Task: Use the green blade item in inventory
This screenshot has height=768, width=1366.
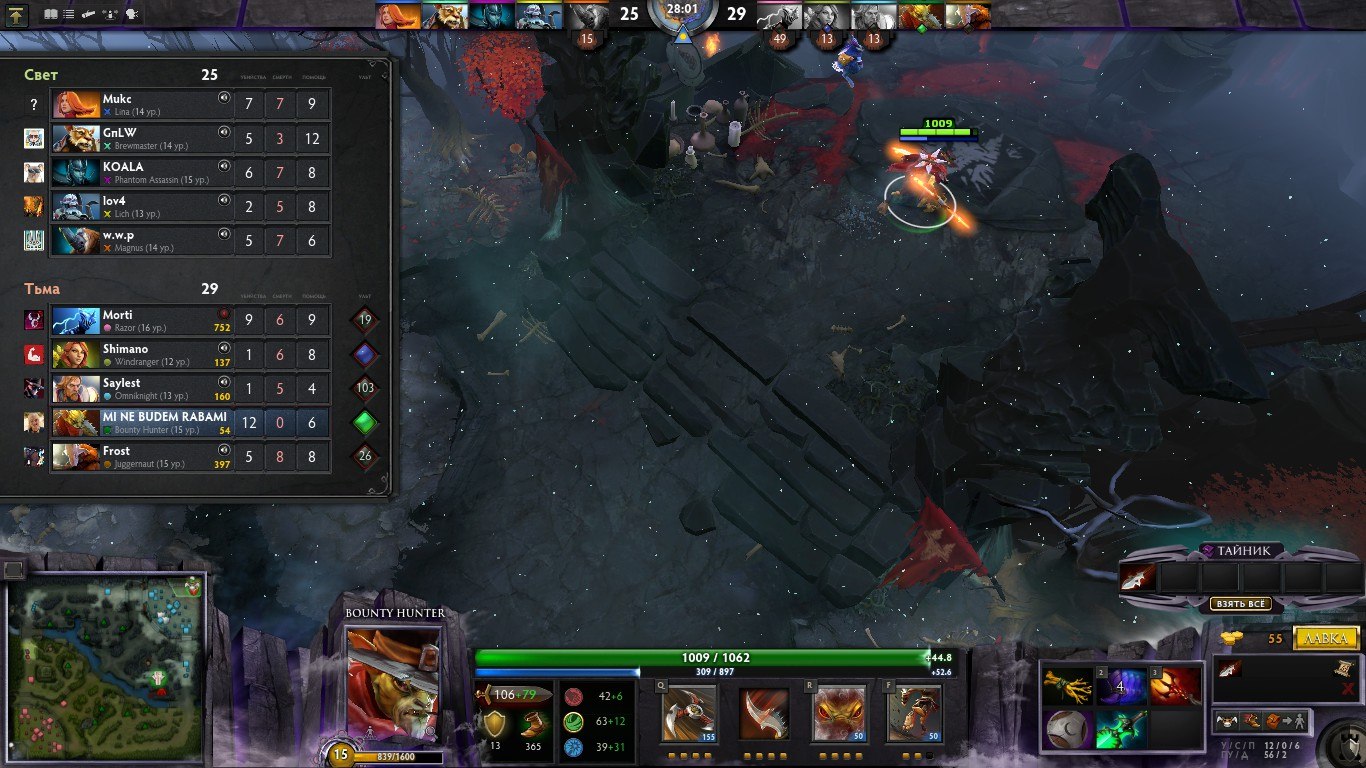Action: [x=1120, y=729]
